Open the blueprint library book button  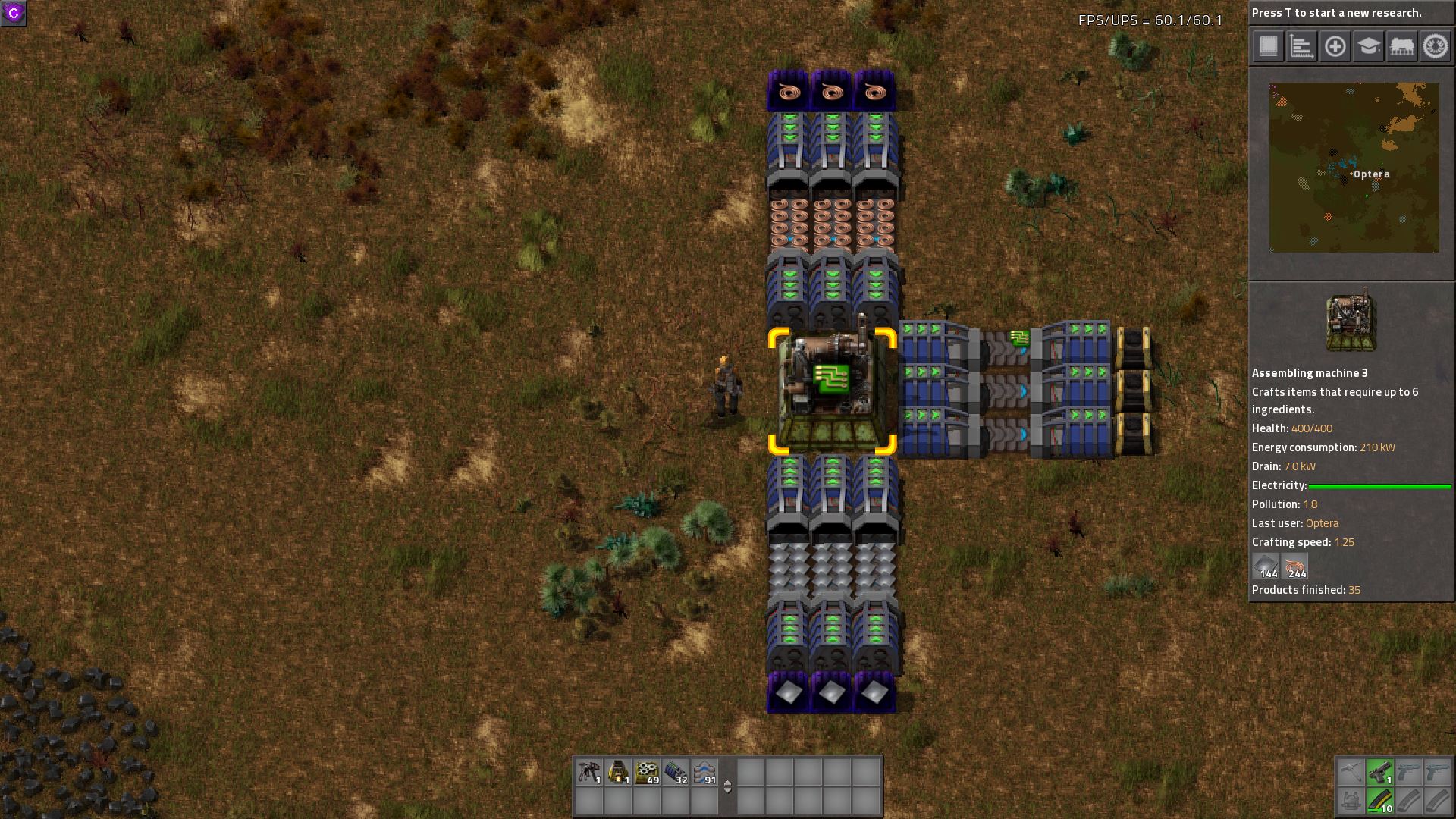pos(1268,46)
